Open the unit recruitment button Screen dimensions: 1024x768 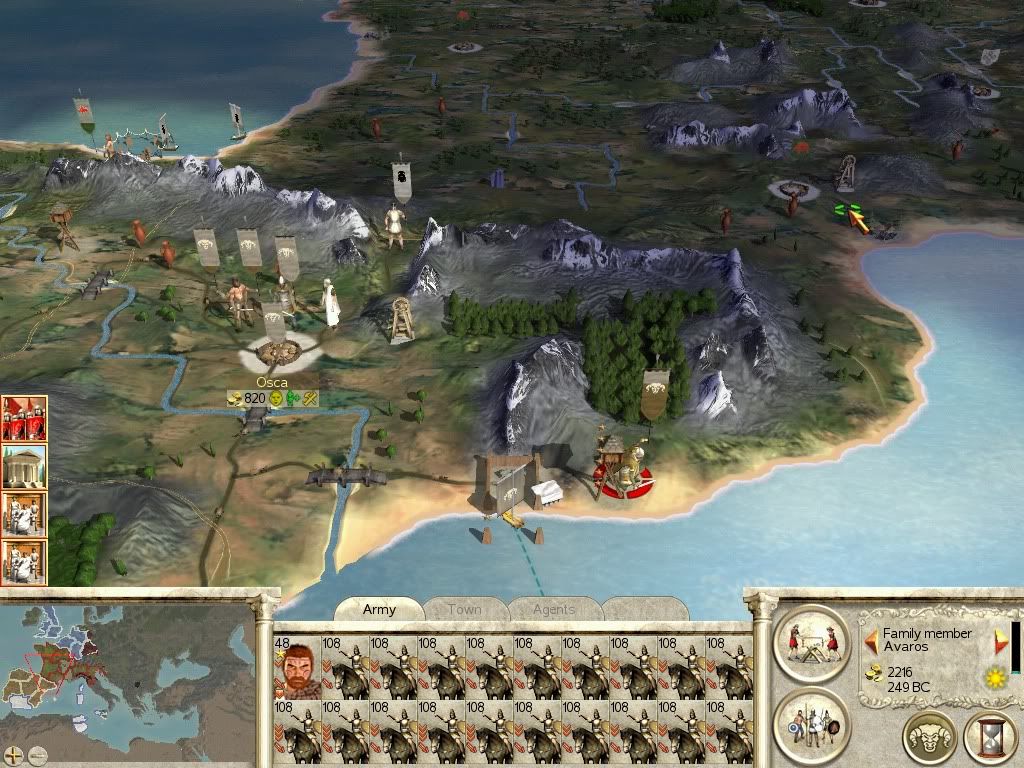pyautogui.click(x=811, y=722)
